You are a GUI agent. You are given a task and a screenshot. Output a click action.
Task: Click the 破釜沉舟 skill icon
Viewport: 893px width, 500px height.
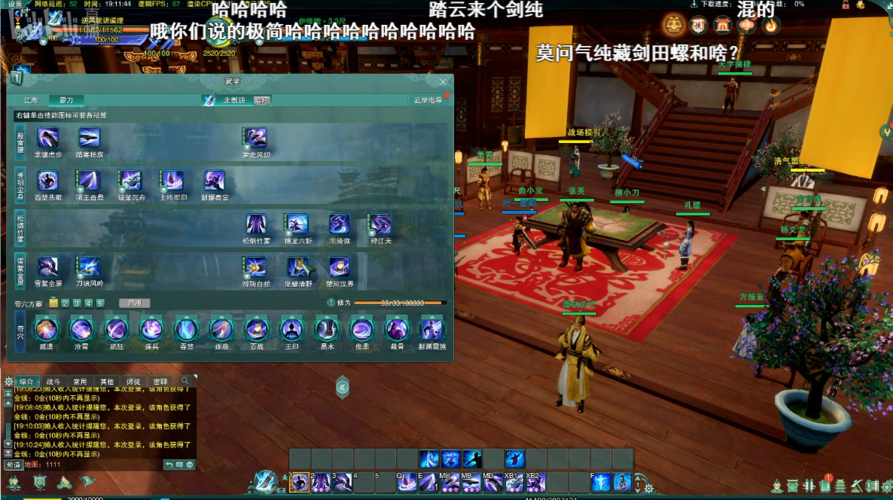point(130,181)
